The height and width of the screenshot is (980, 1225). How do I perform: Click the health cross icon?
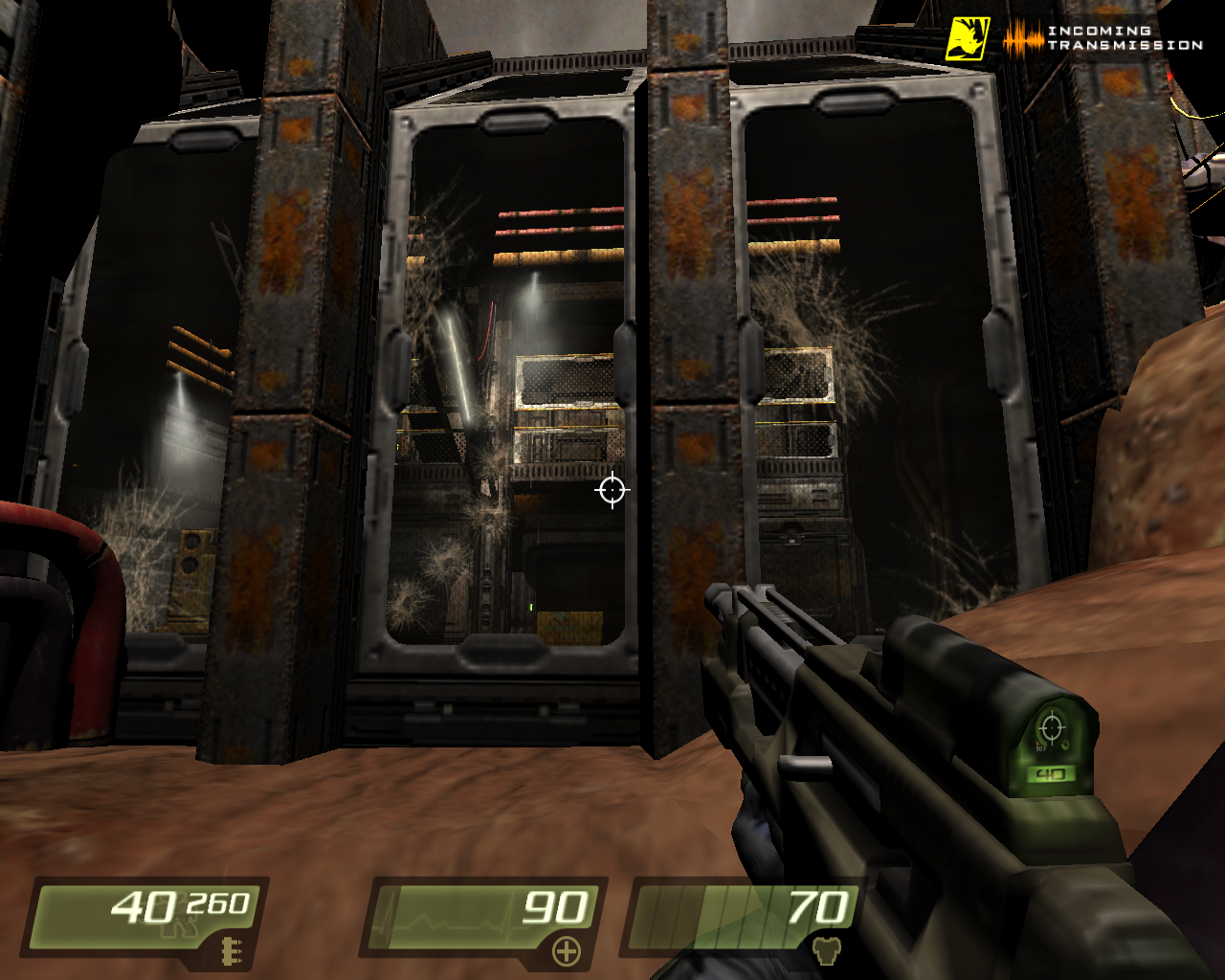pos(567,951)
